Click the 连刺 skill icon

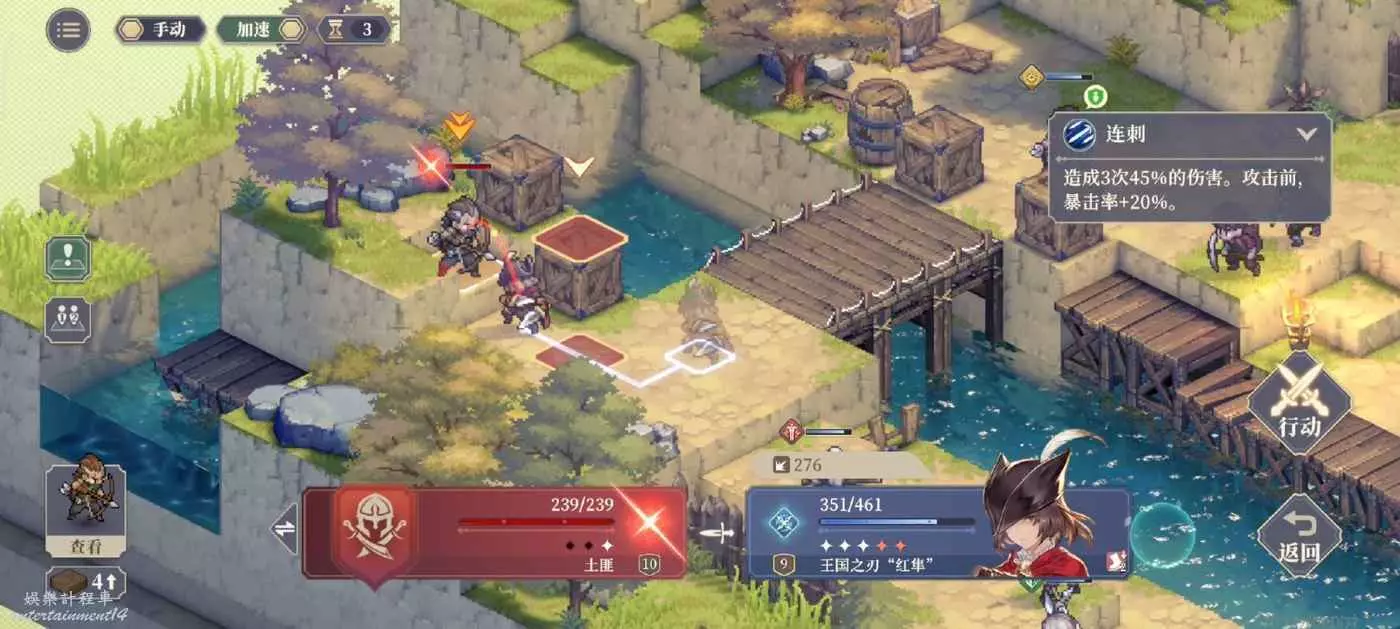[x=1076, y=134]
